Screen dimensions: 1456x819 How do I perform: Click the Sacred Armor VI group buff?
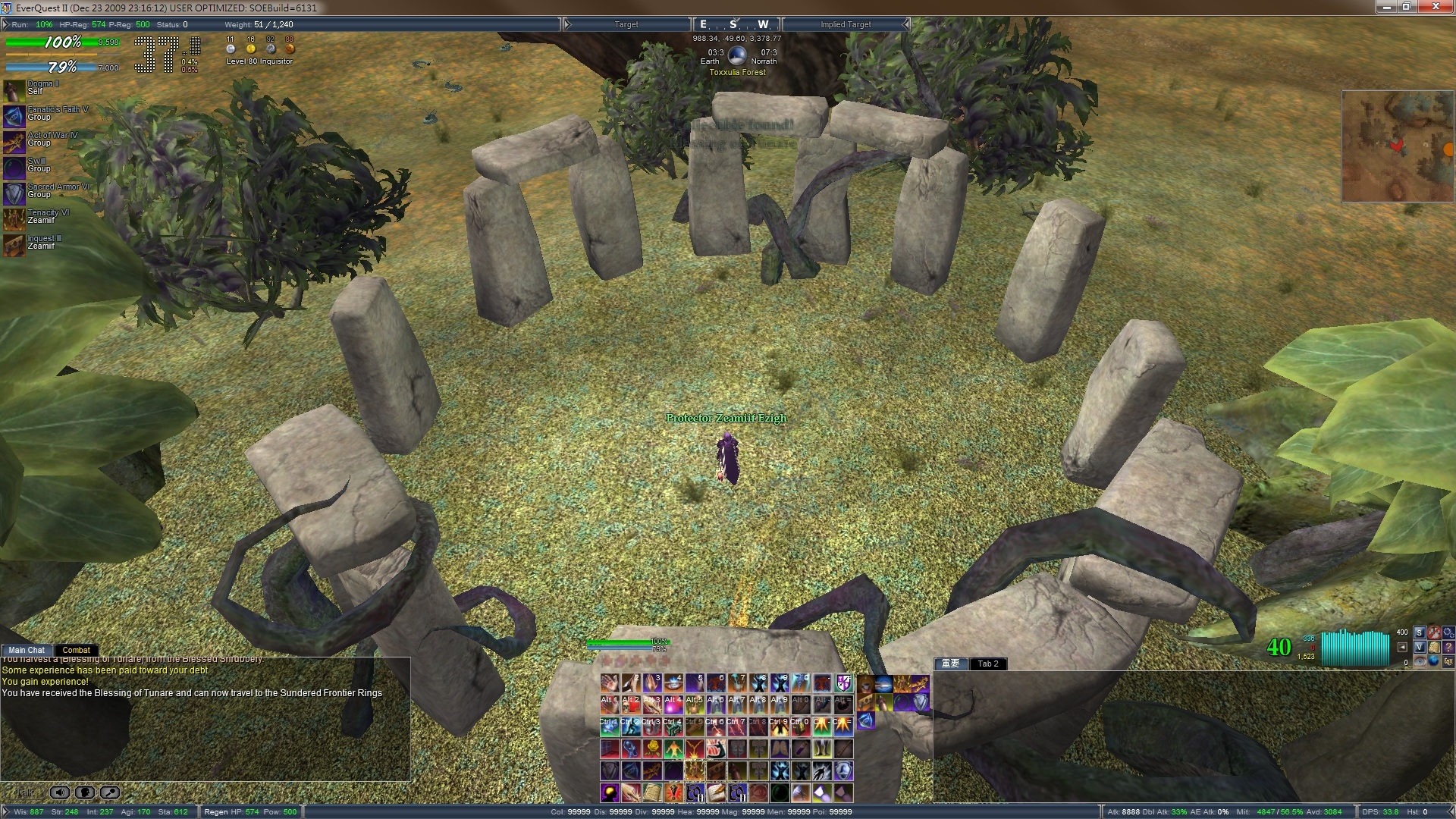(14, 194)
